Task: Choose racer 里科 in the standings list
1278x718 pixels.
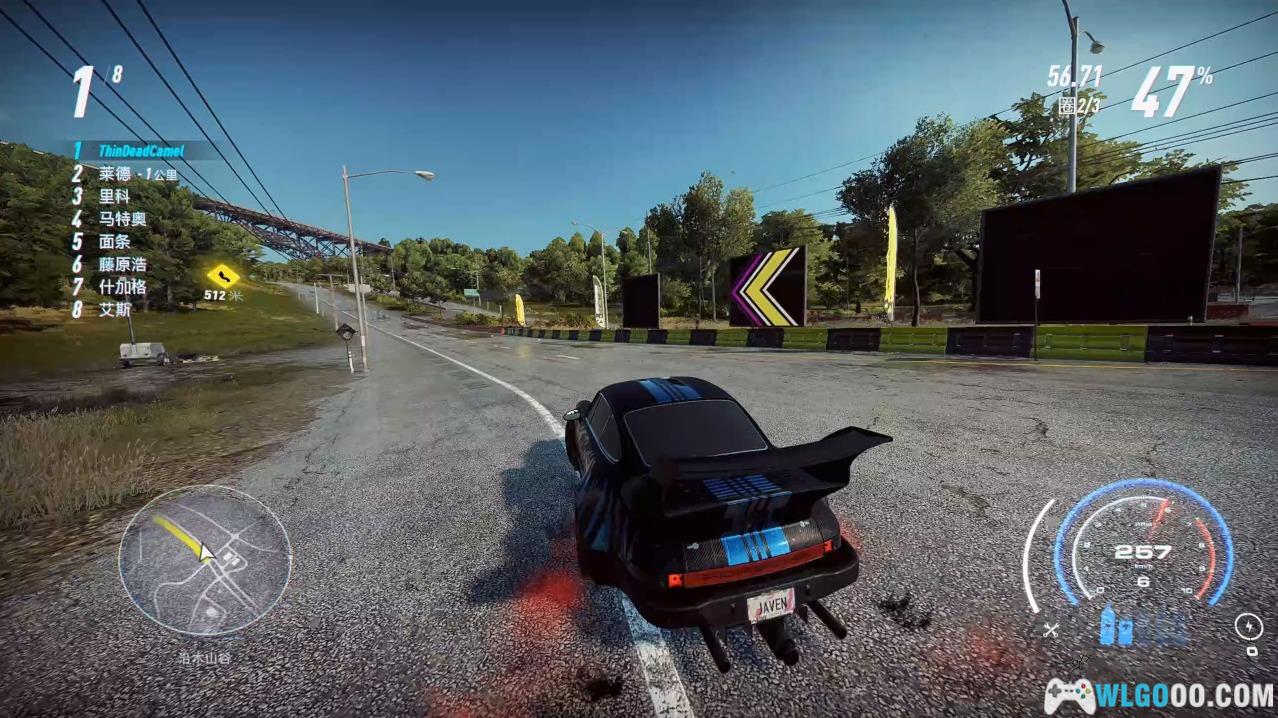Action: coord(114,196)
